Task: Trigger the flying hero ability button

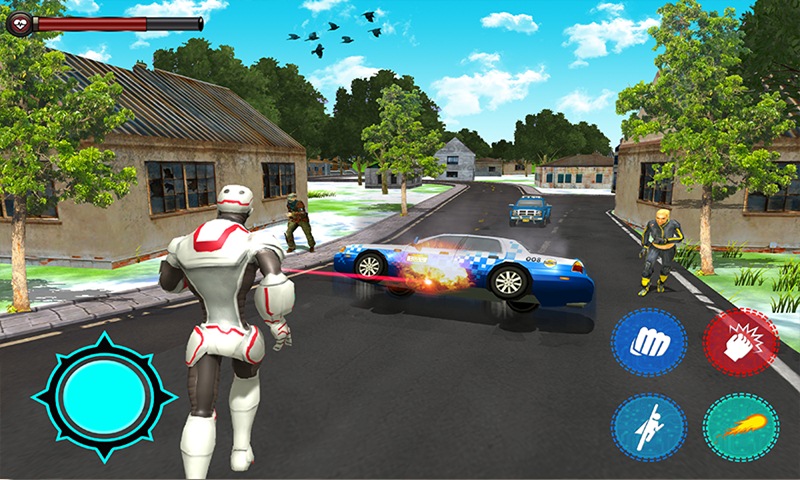Action: coord(648,427)
